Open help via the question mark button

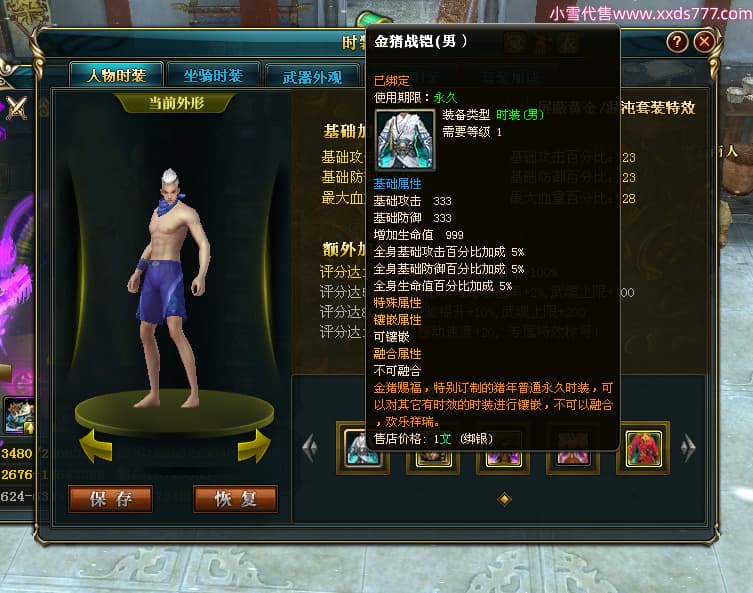(677, 41)
